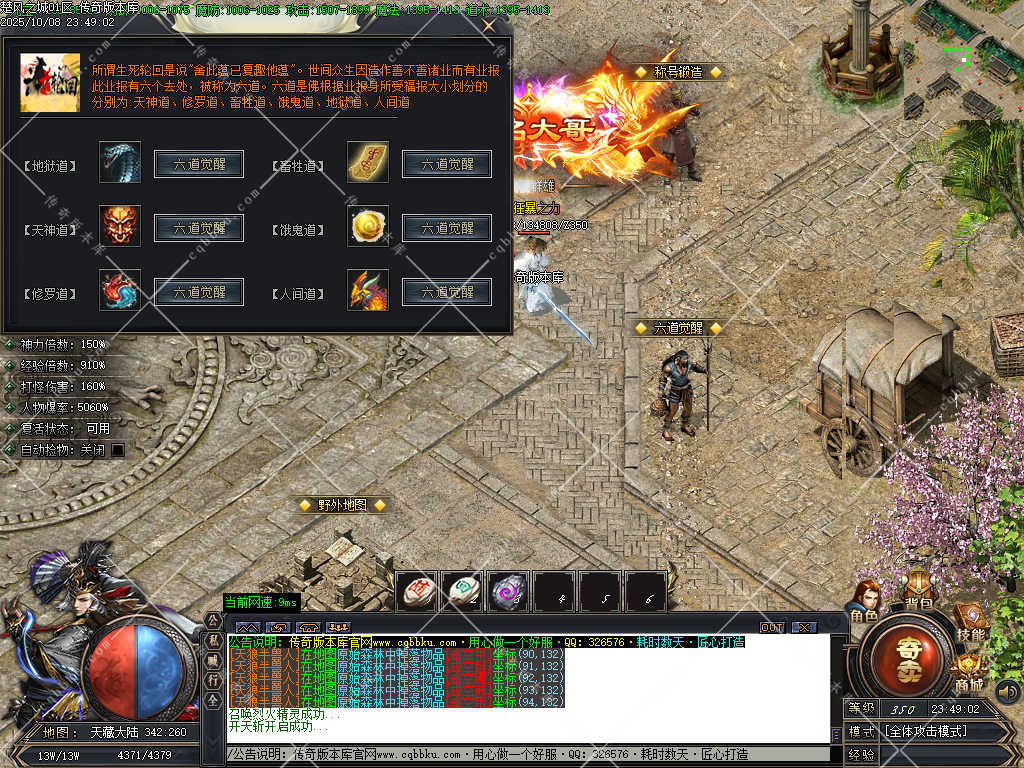Image resolution: width=1024 pixels, height=768 pixels.
Task: Awaken the 修罗道 path
Action: click(199, 293)
